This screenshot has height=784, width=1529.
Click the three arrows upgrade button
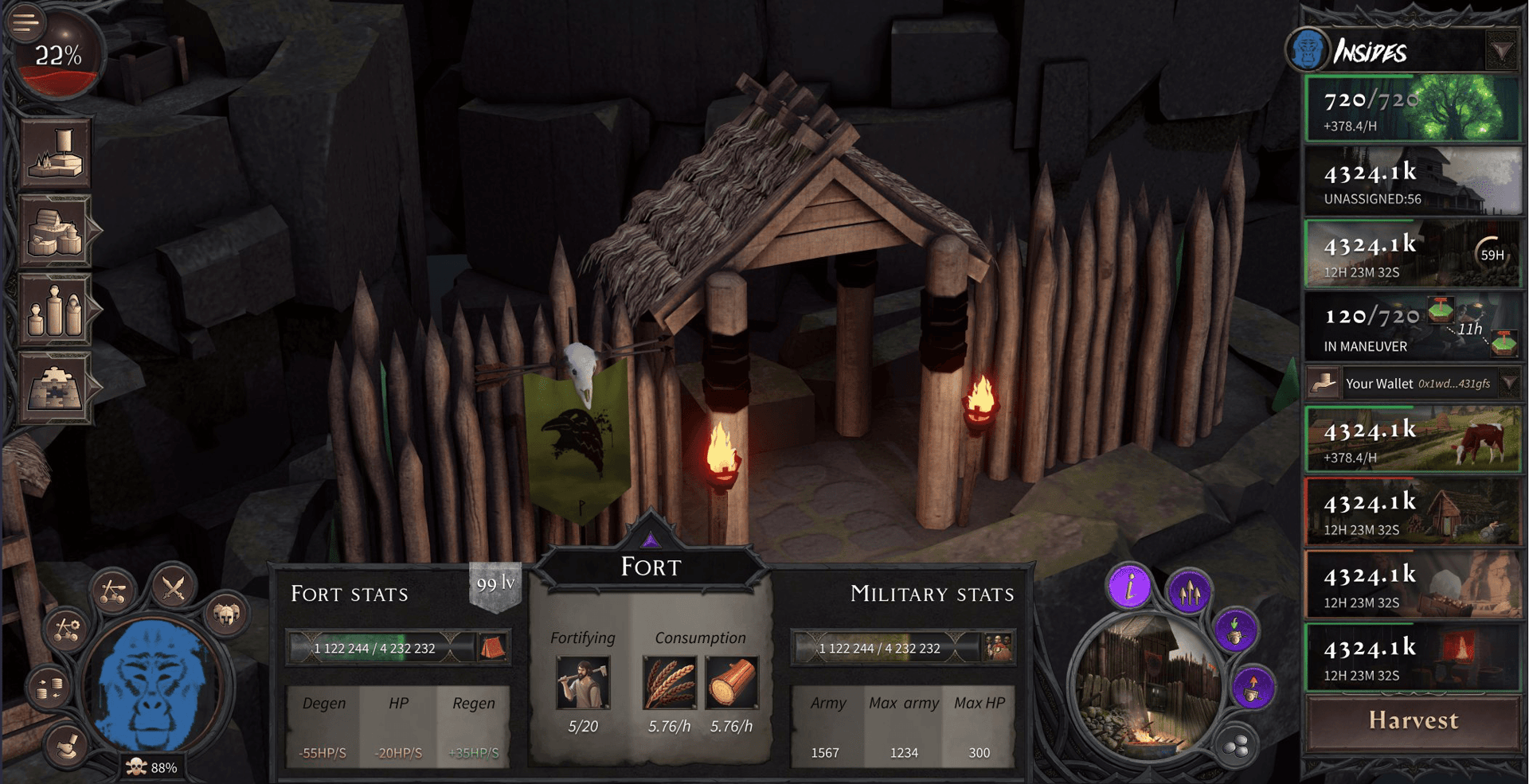click(1189, 592)
